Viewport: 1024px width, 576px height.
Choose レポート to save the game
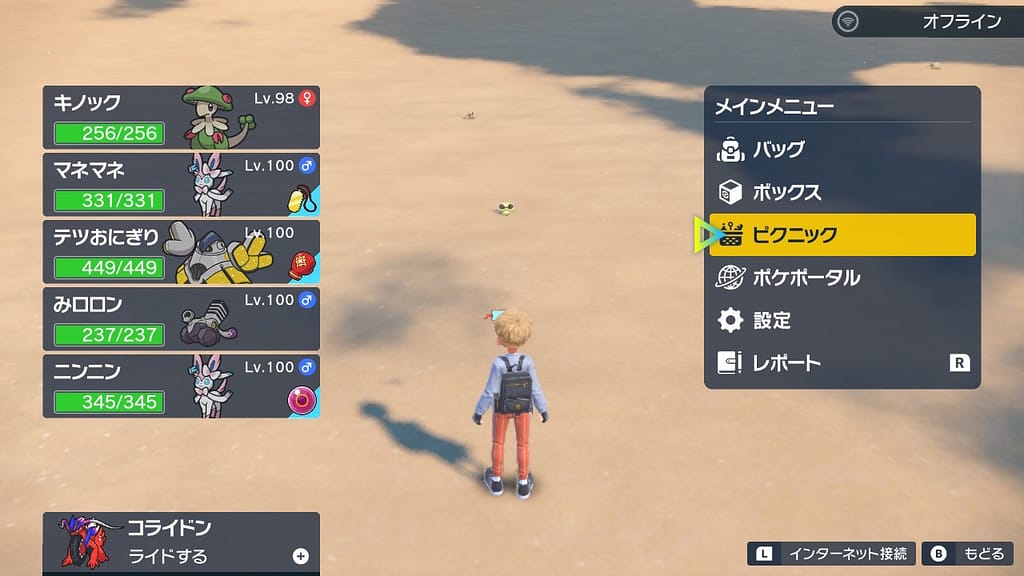pyautogui.click(x=841, y=363)
